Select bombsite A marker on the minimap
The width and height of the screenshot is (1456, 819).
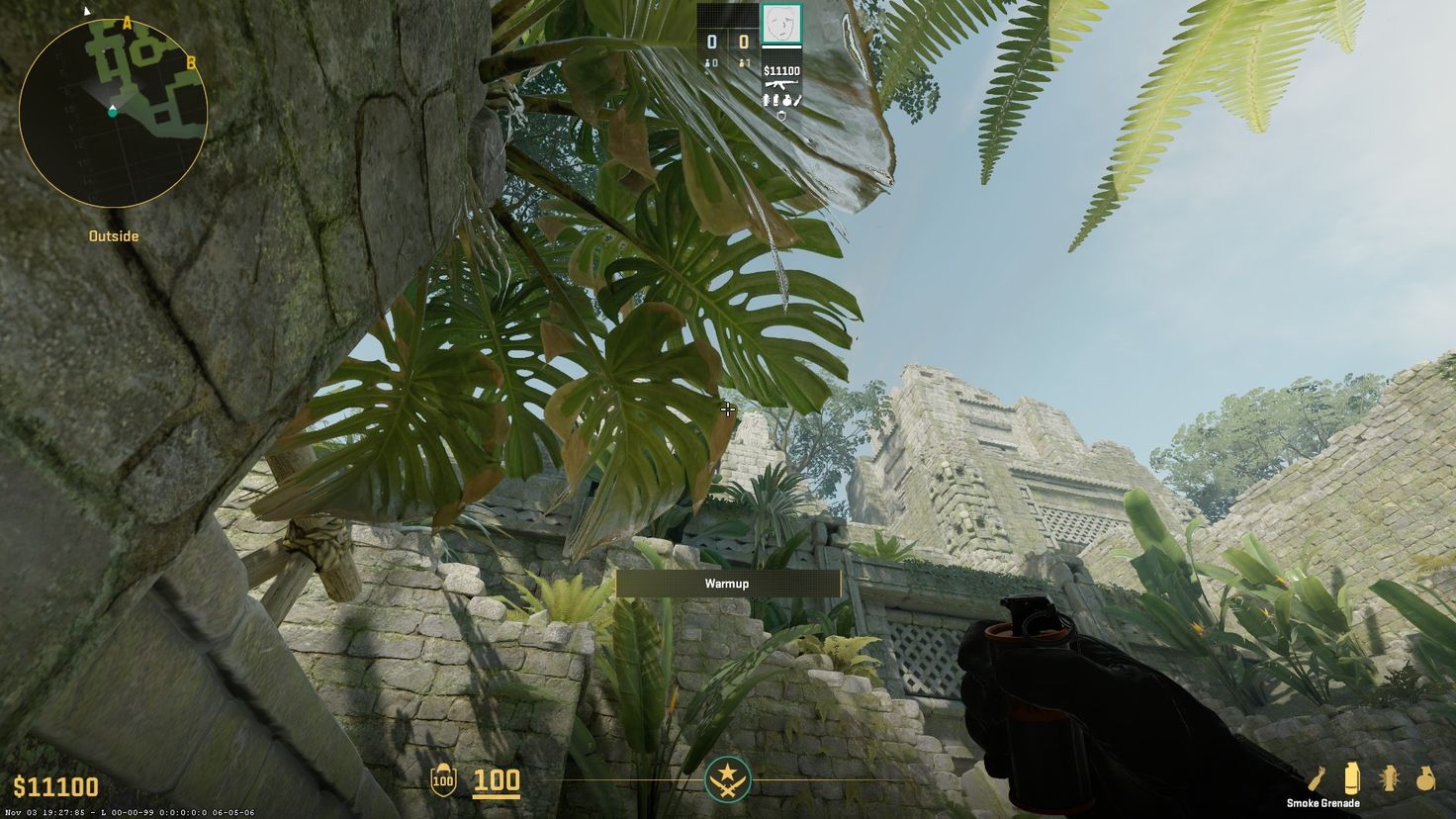(127, 21)
